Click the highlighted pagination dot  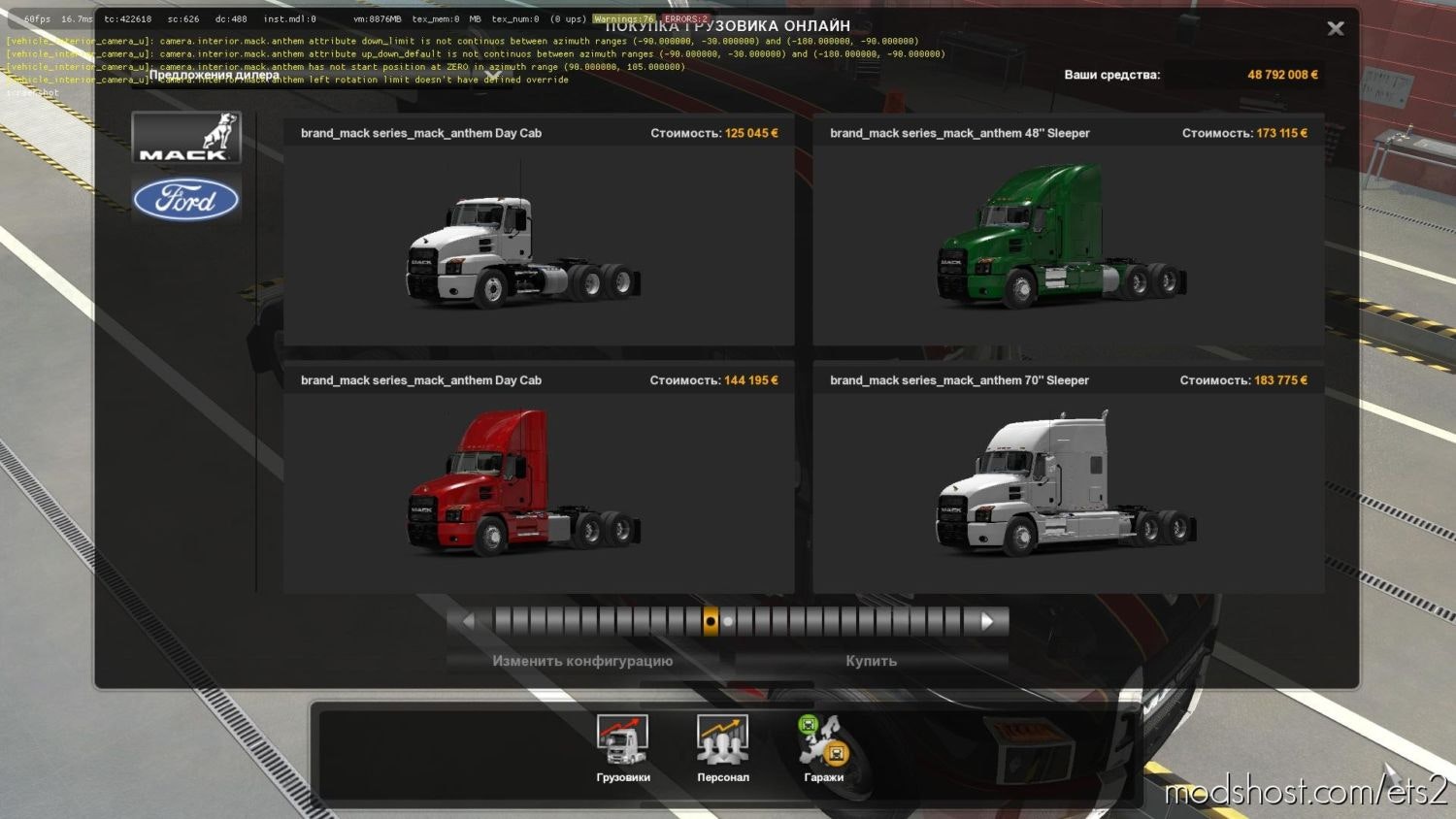point(711,621)
